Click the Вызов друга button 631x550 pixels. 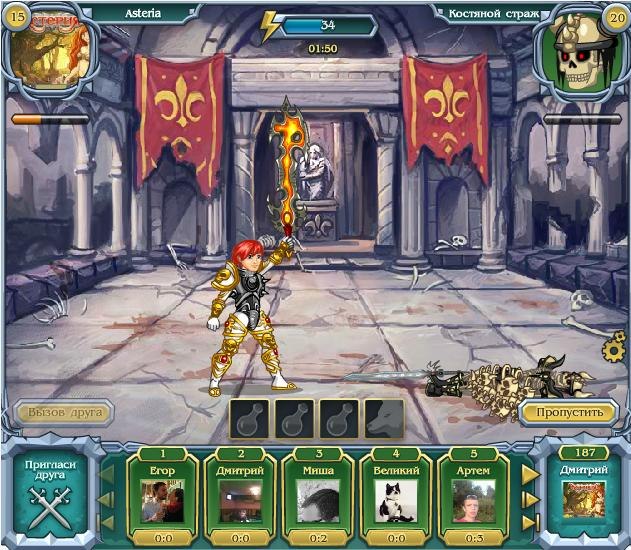click(x=63, y=412)
